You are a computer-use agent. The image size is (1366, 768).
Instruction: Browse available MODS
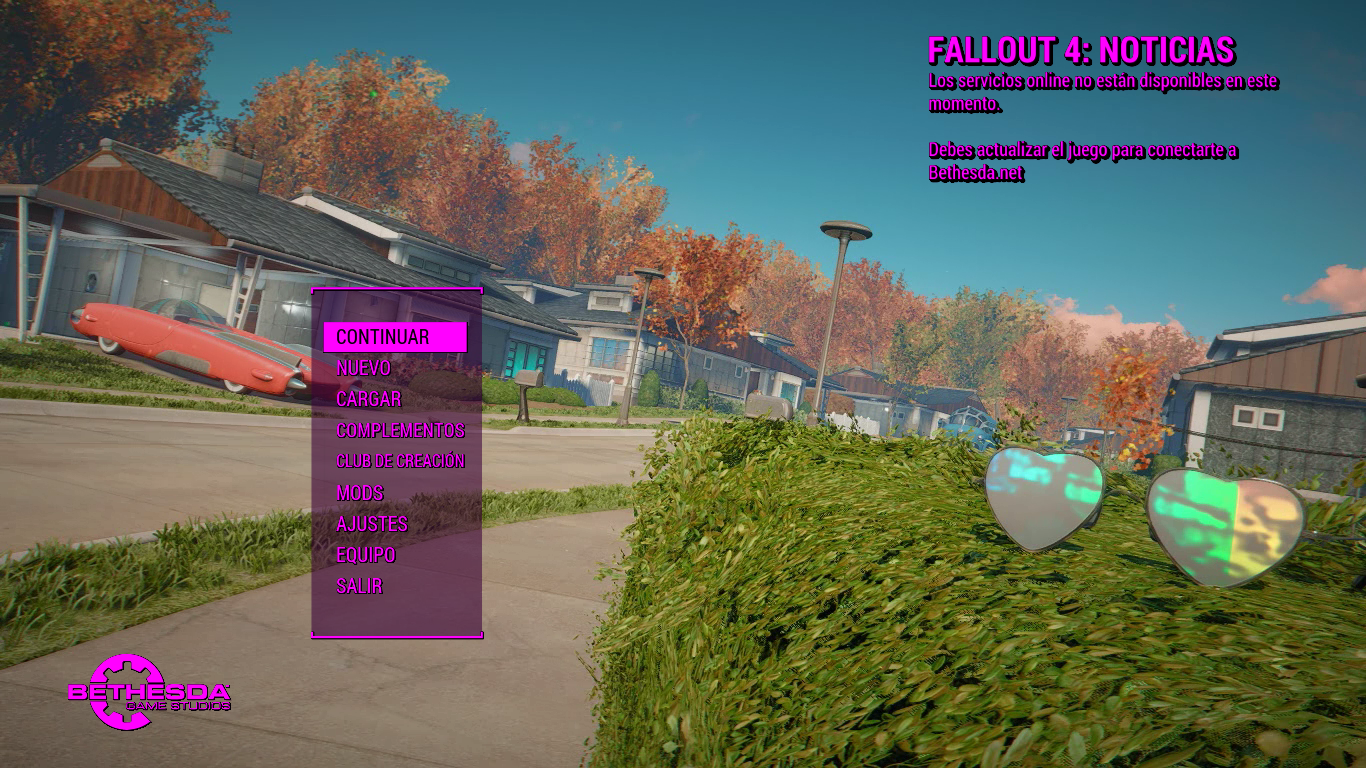(x=361, y=493)
